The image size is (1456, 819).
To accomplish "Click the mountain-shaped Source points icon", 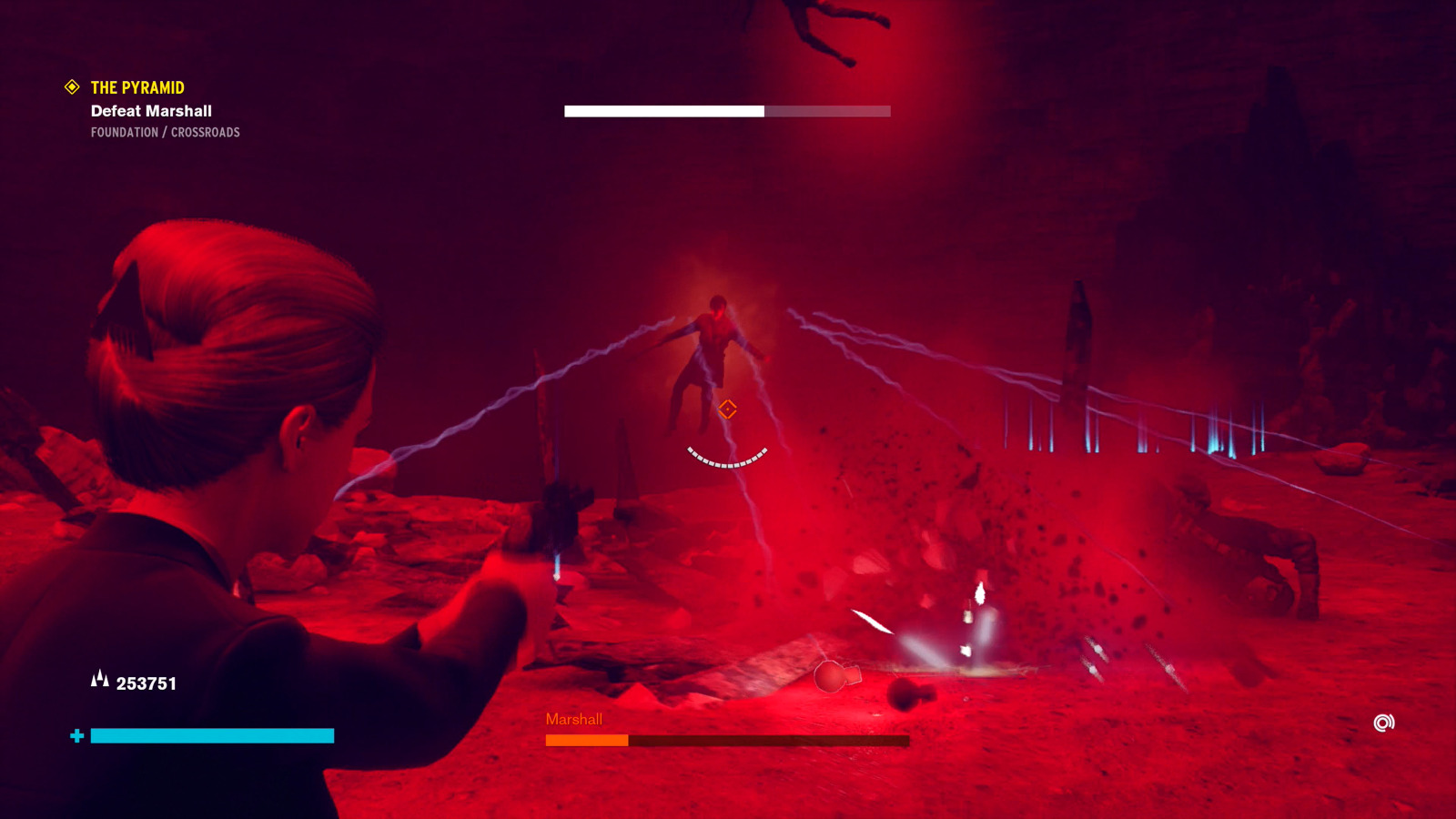I will (100, 678).
